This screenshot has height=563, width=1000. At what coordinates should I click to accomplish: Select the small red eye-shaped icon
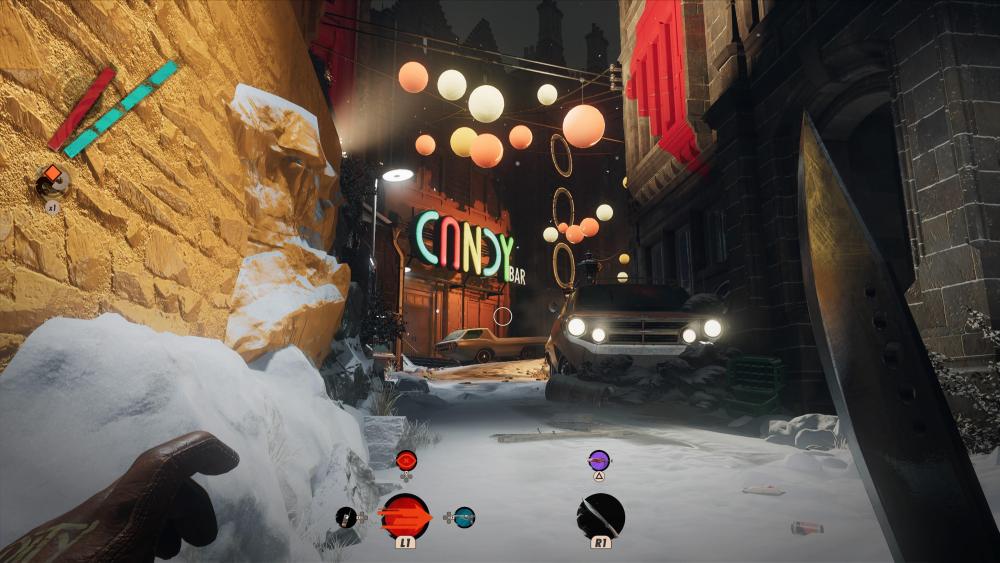406,460
